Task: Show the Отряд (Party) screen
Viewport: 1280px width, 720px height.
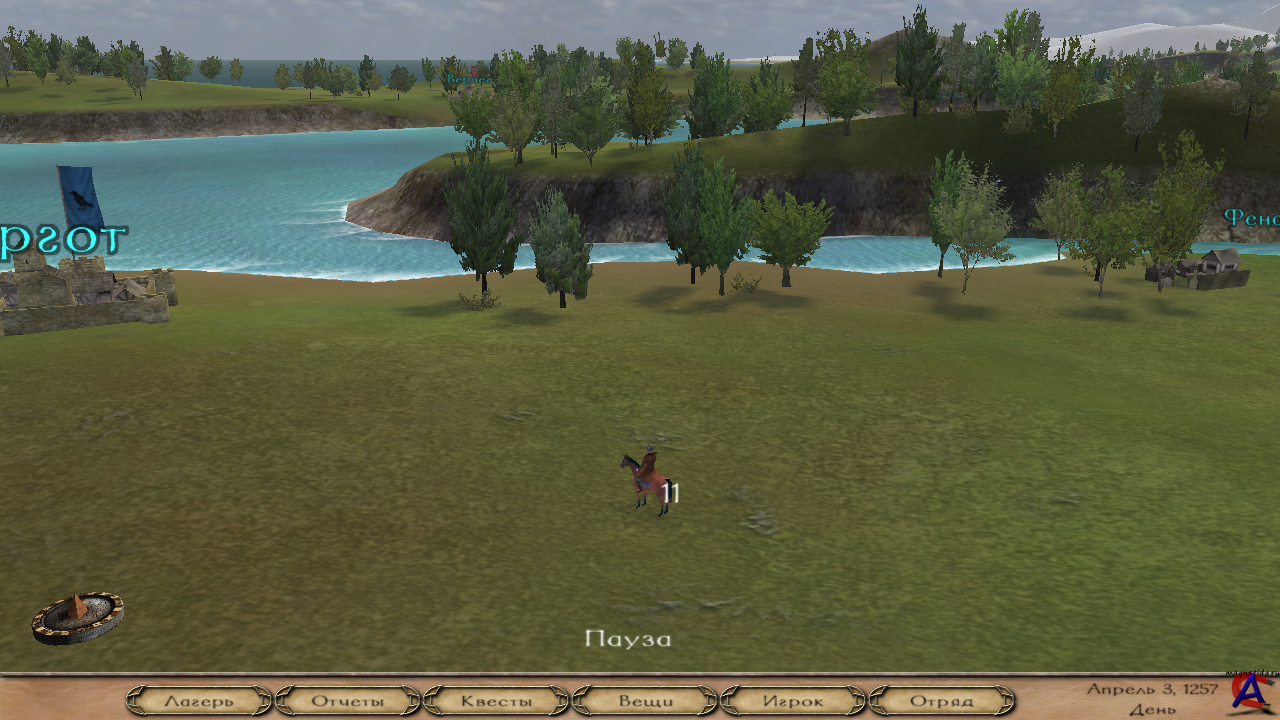Action: 942,701
